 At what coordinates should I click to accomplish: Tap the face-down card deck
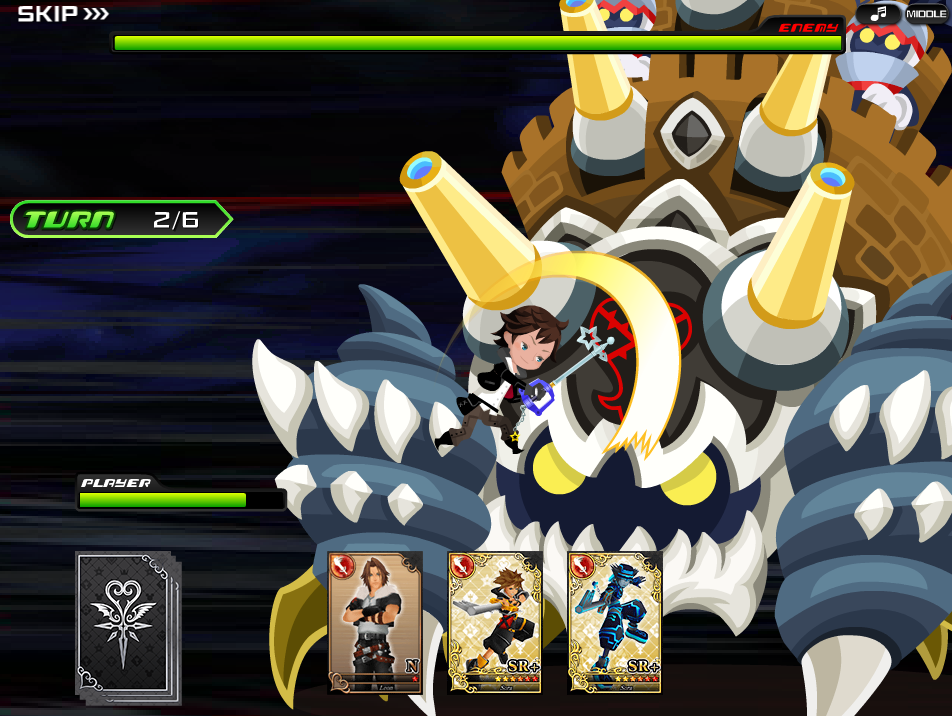126,626
